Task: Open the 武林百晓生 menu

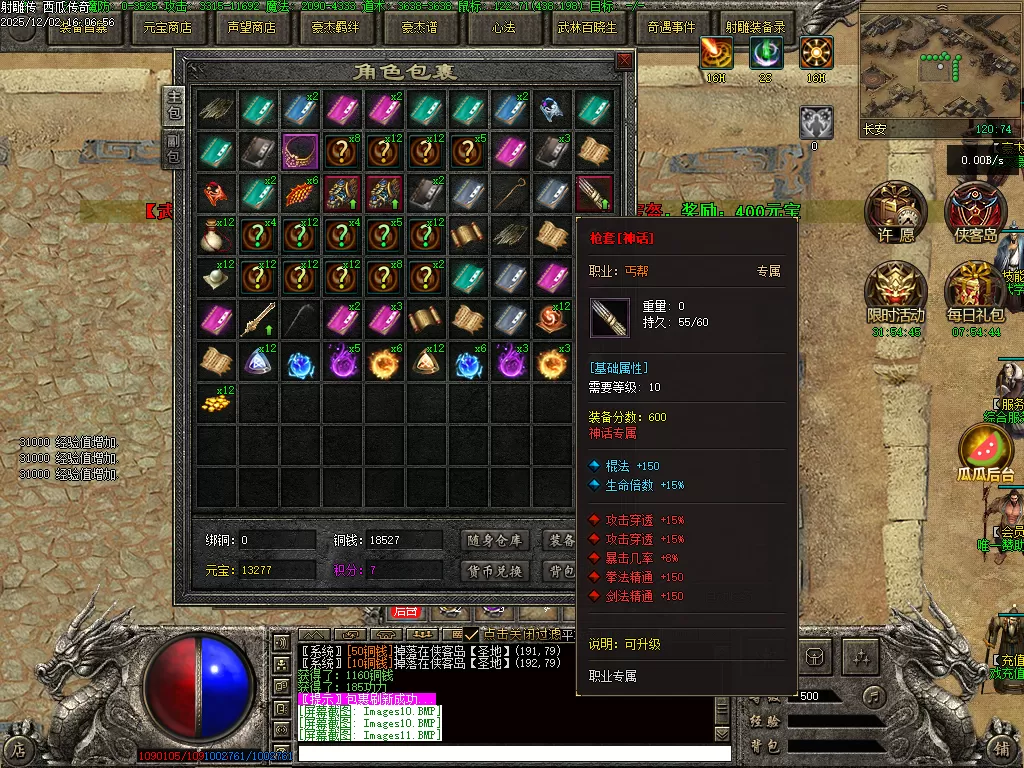Action: pyautogui.click(x=588, y=28)
